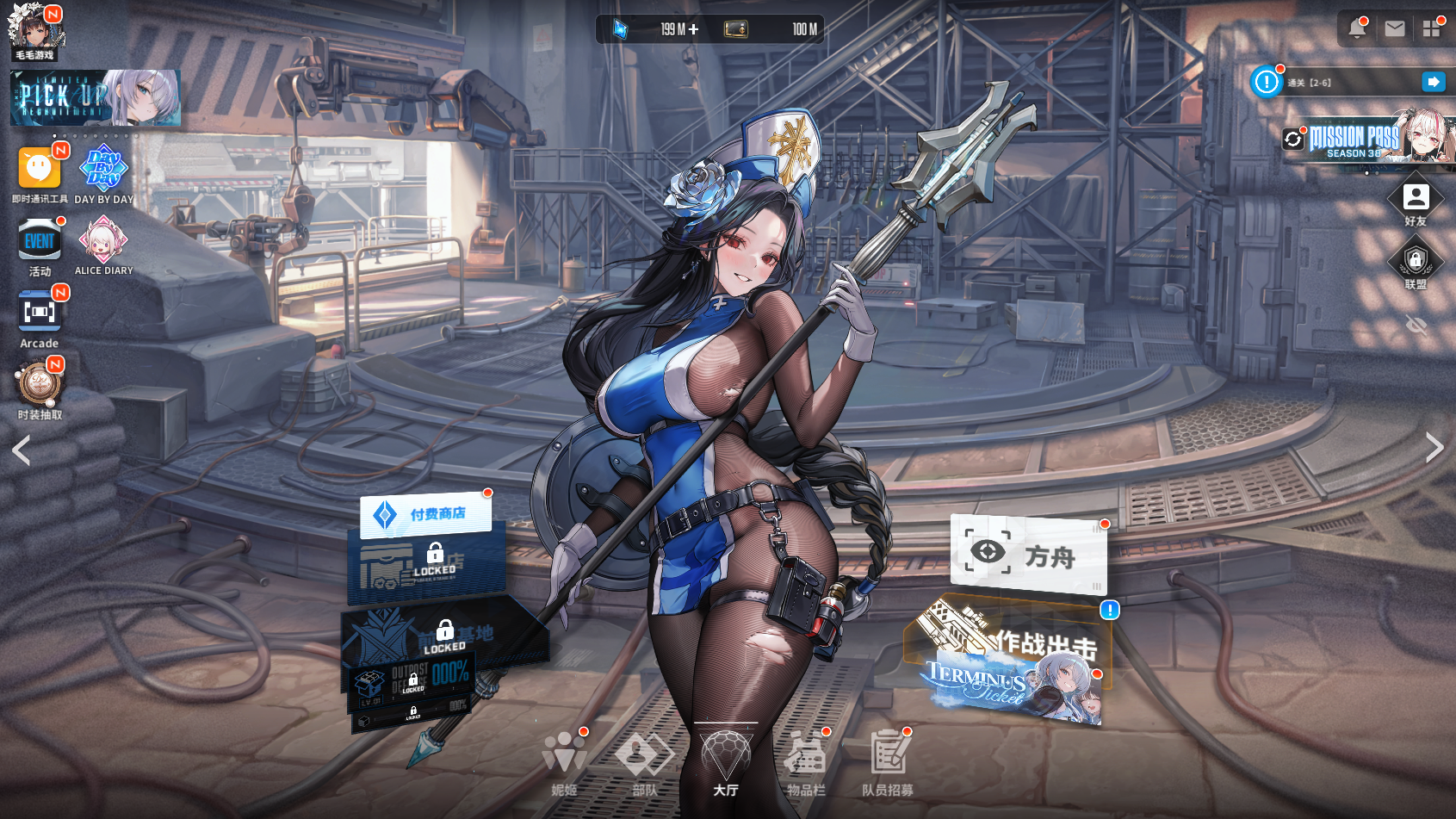Open the paid cash shop
This screenshot has height=819, width=1456.
[x=425, y=514]
